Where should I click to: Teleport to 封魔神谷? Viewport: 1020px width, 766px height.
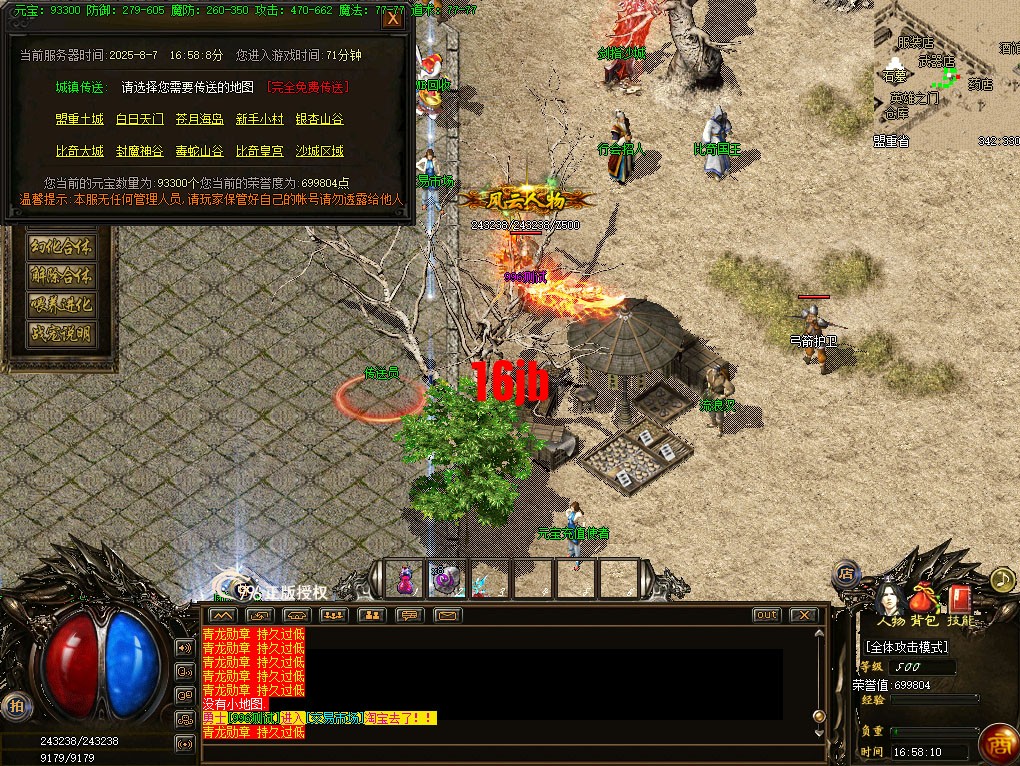[140, 152]
